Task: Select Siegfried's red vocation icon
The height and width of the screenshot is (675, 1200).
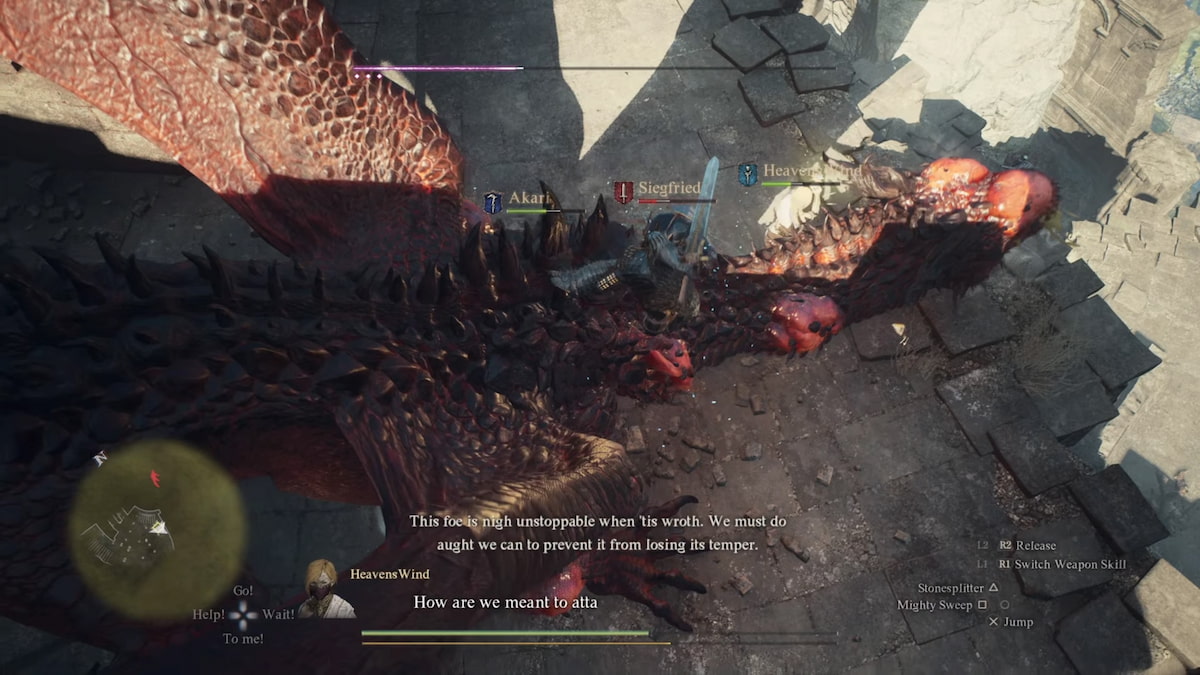Action: click(624, 192)
